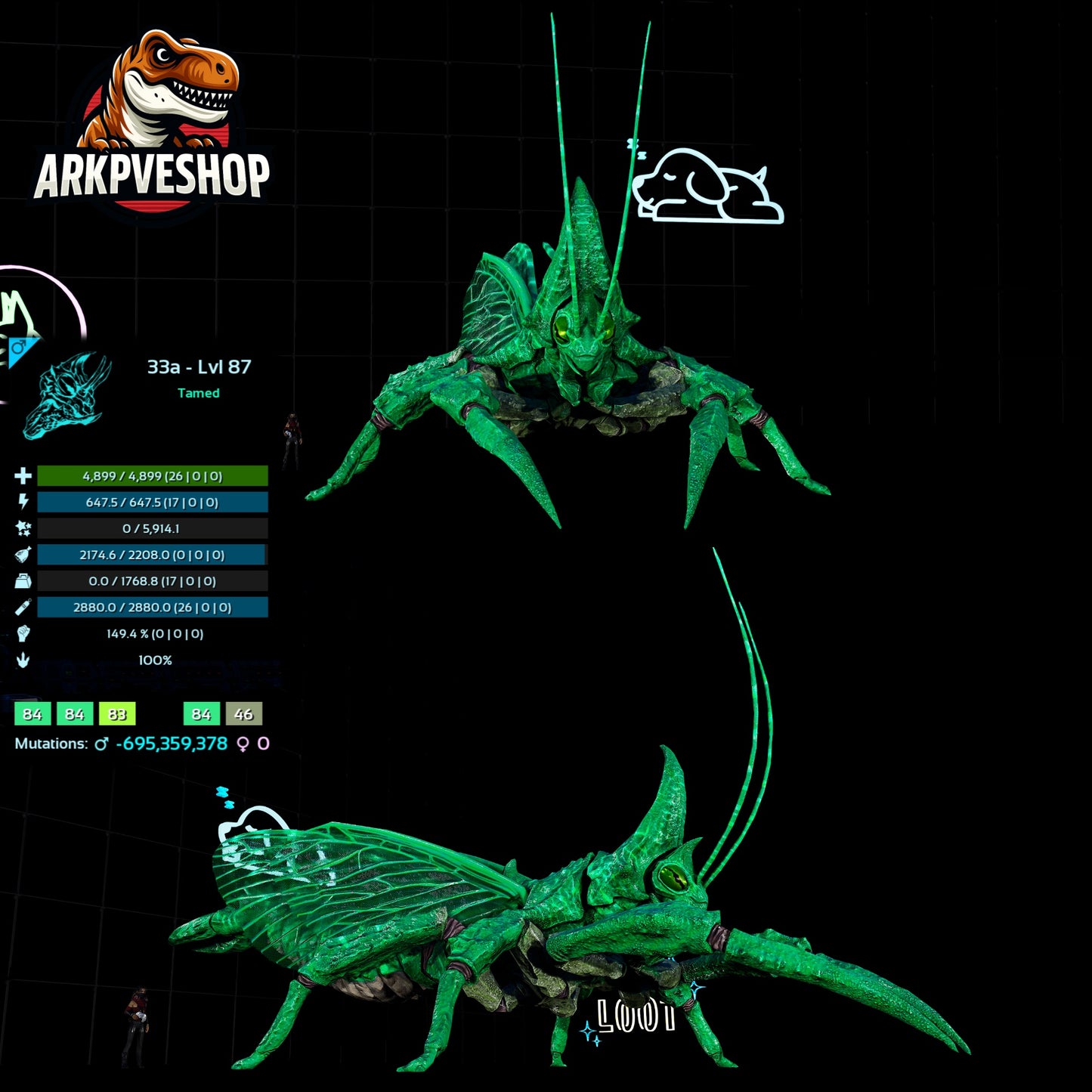This screenshot has width=1092, height=1092.
Task: Select the health cross icon
Action: (x=23, y=477)
